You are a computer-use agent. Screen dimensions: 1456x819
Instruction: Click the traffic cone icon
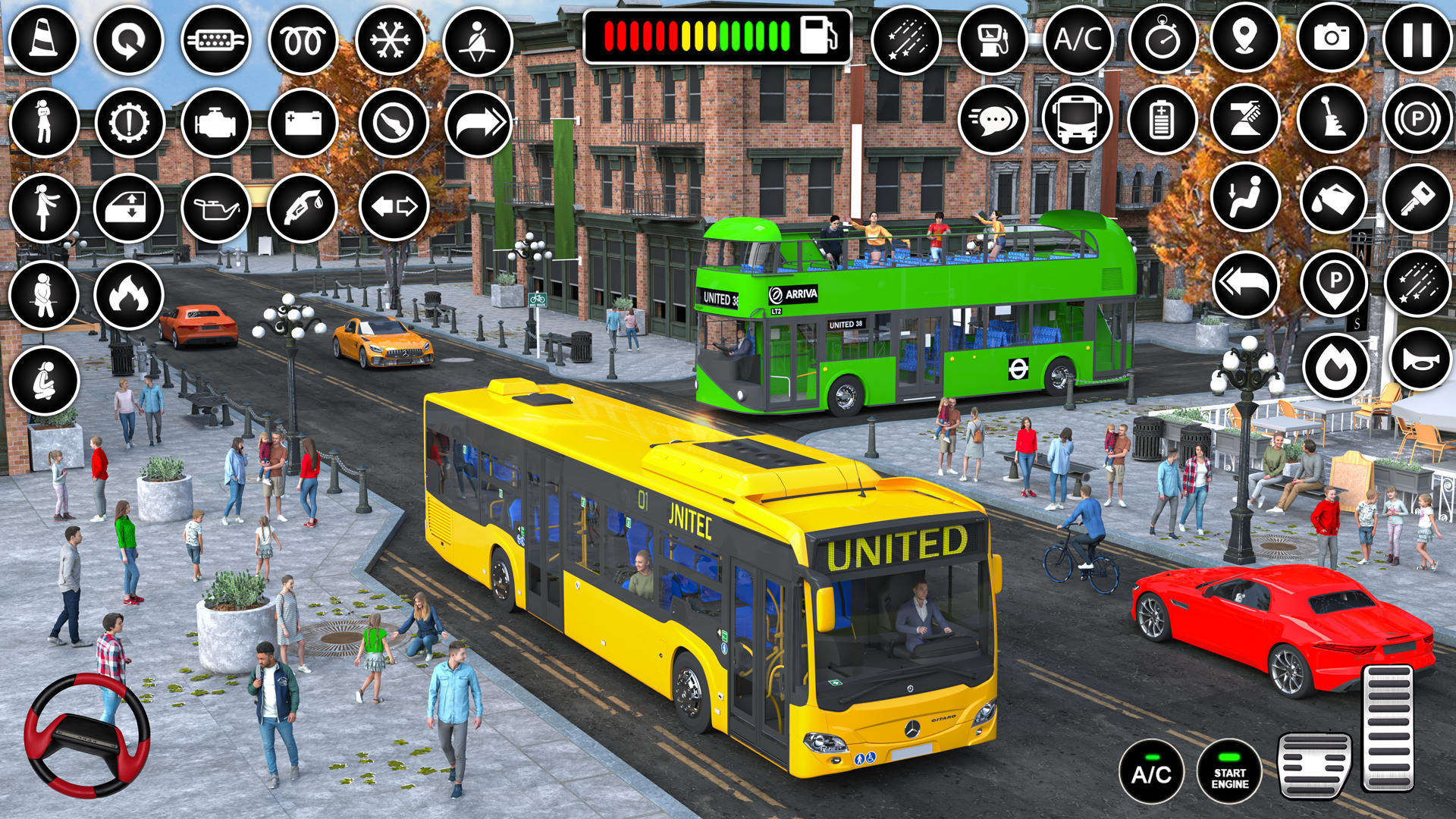43,39
